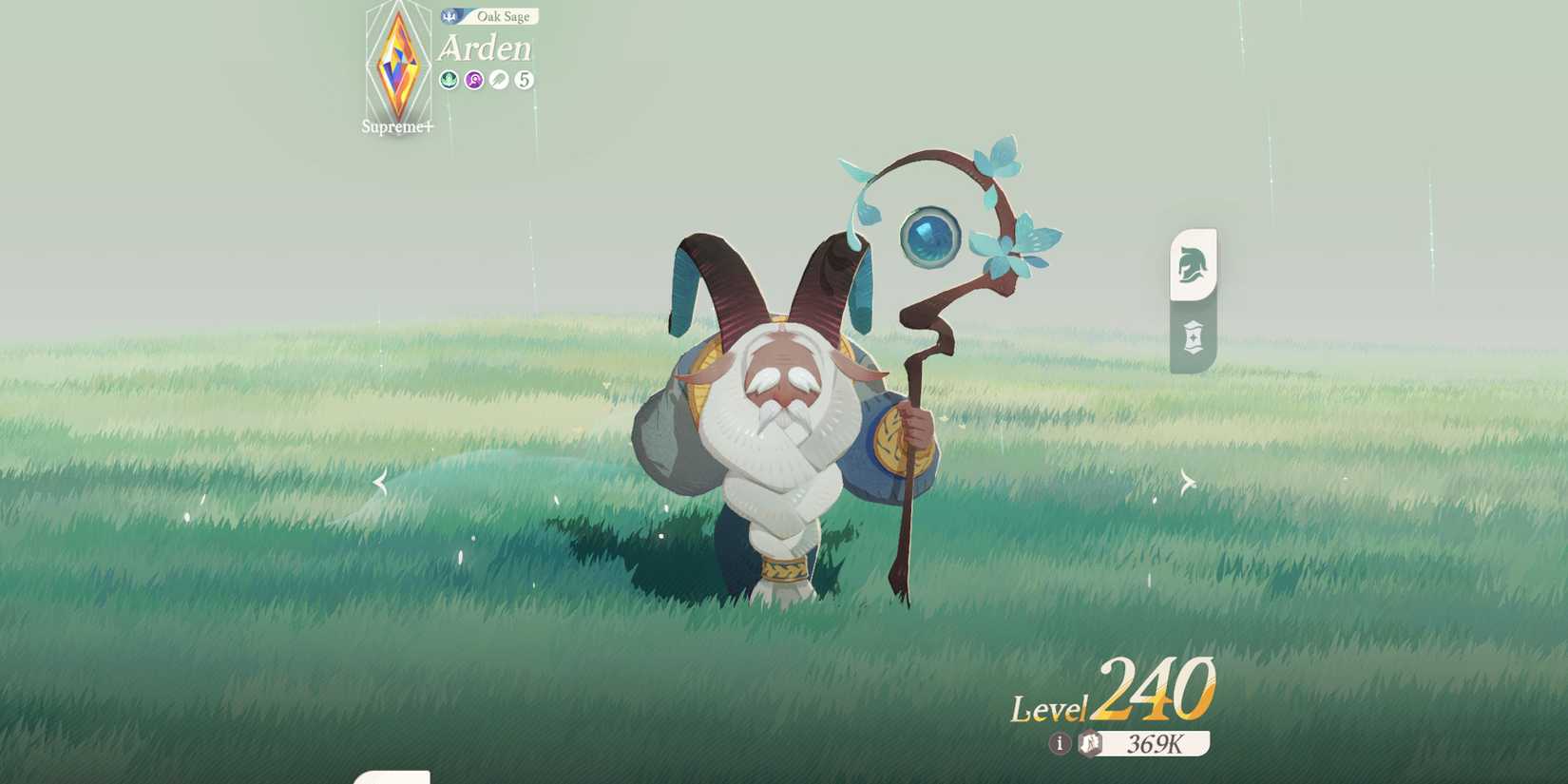Viewport: 1568px width, 784px height.
Task: Open Arden's name header
Action: [488, 48]
